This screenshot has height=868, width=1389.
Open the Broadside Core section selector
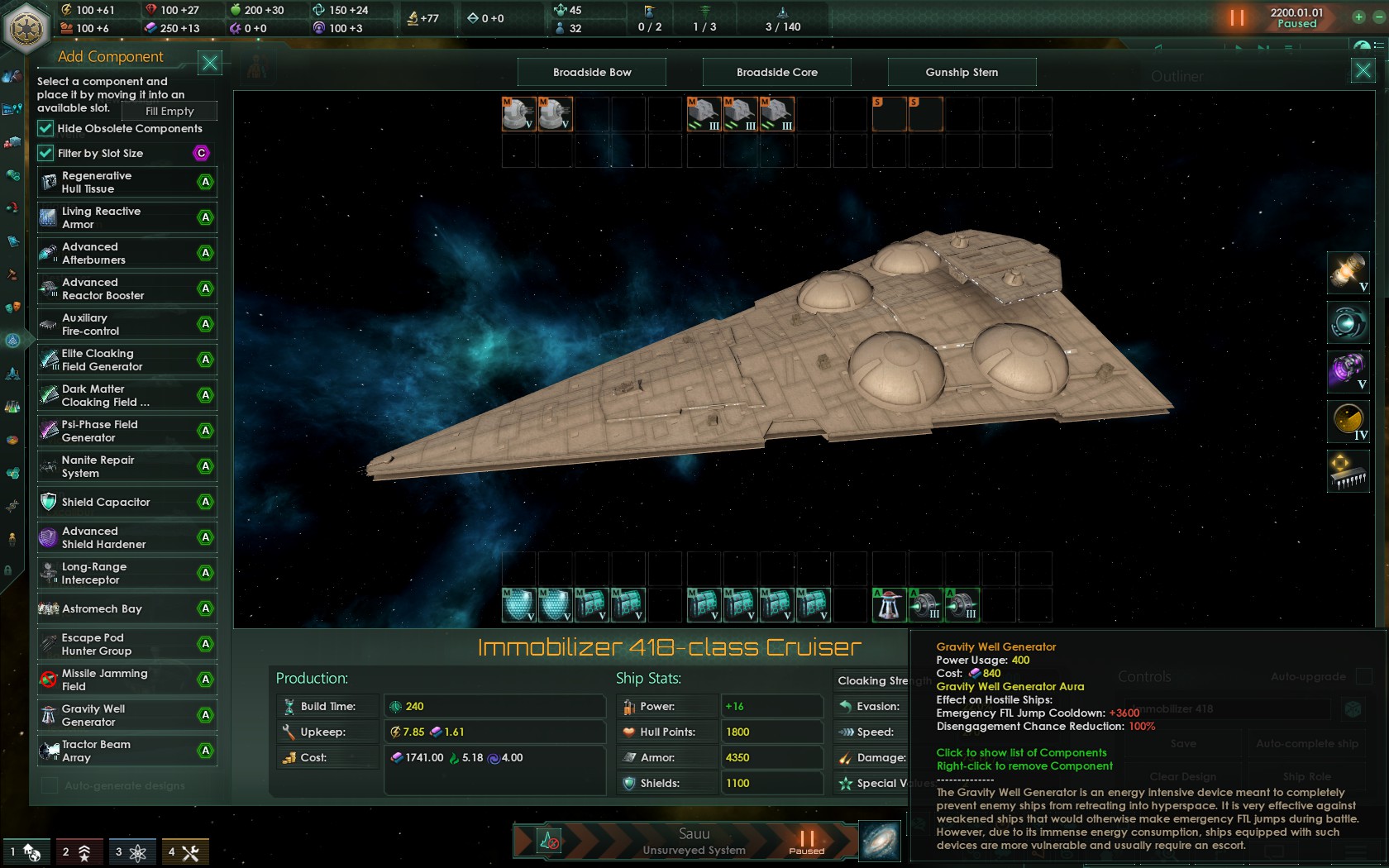[777, 72]
